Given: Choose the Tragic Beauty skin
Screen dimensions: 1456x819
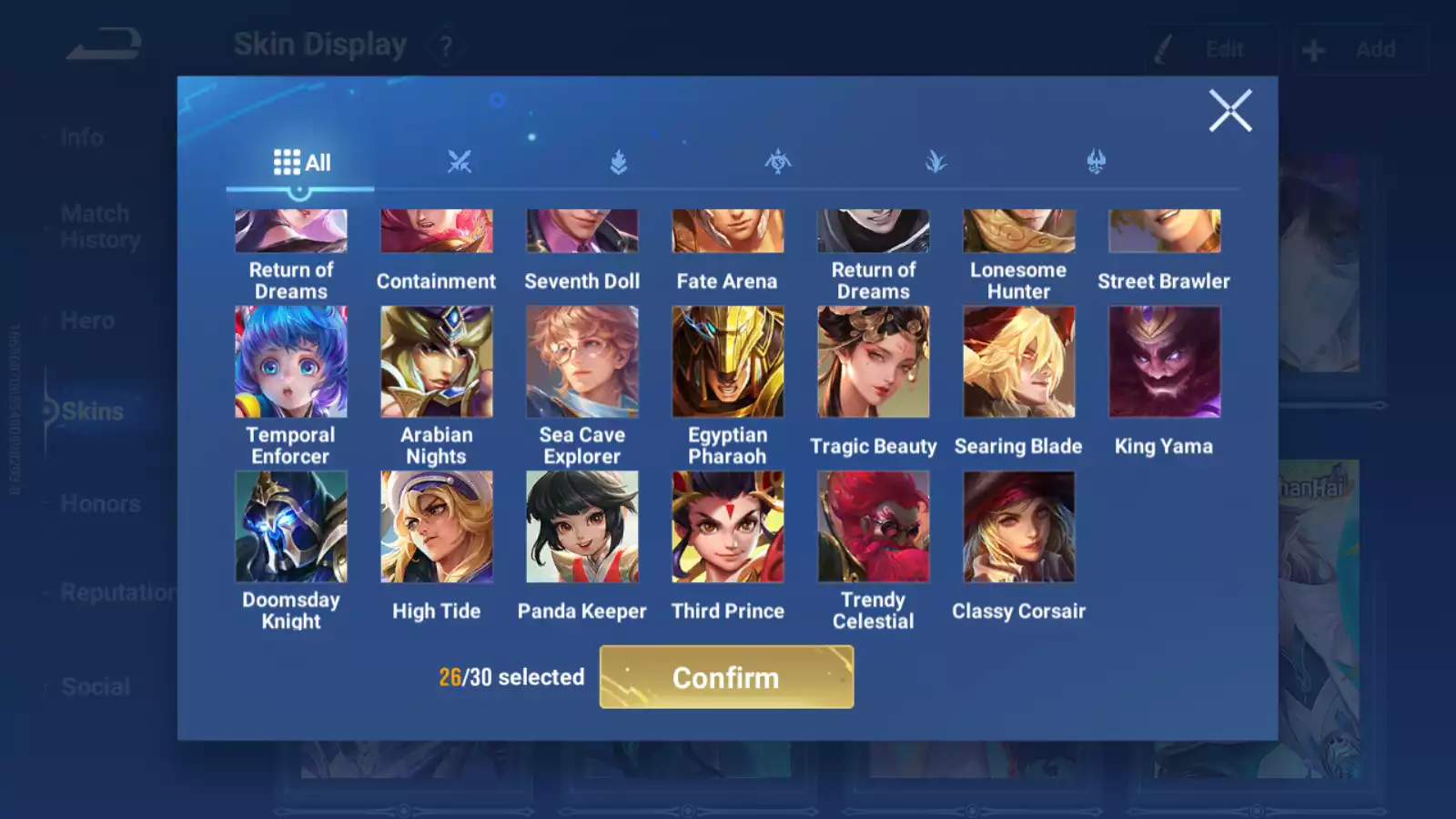Looking at the screenshot, I should 874,362.
